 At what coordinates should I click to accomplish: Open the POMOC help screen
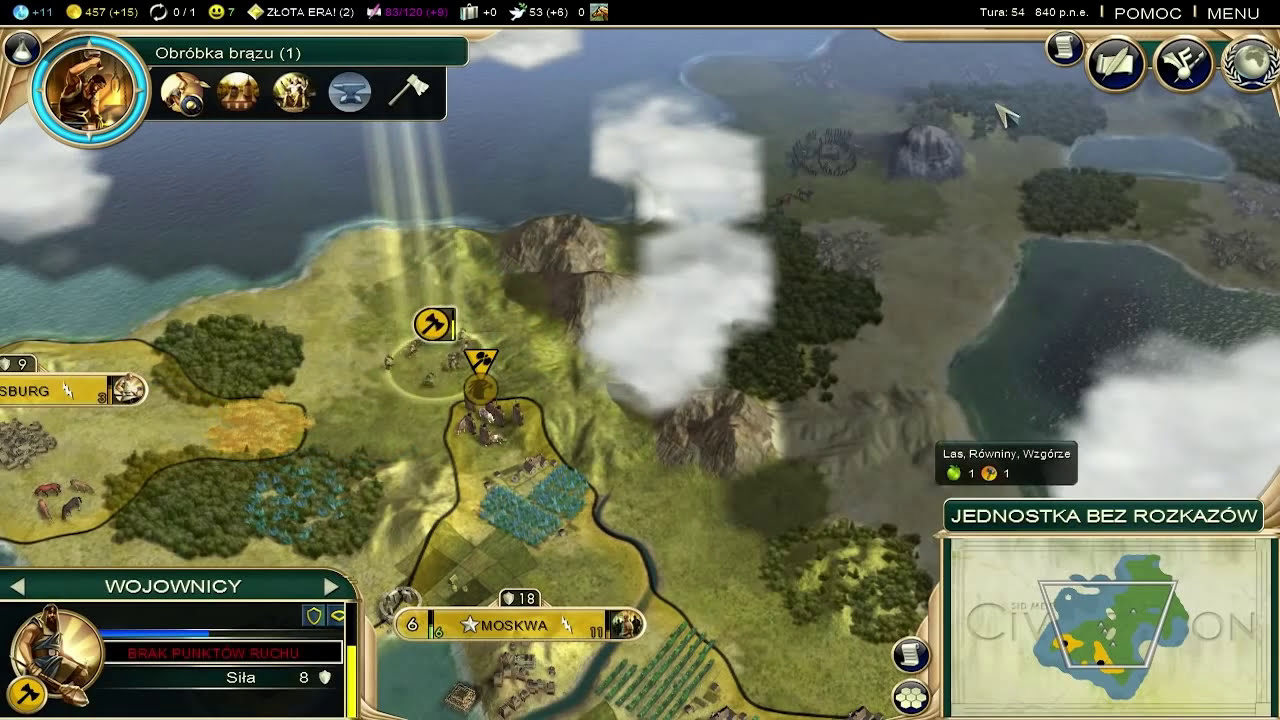pyautogui.click(x=1147, y=13)
